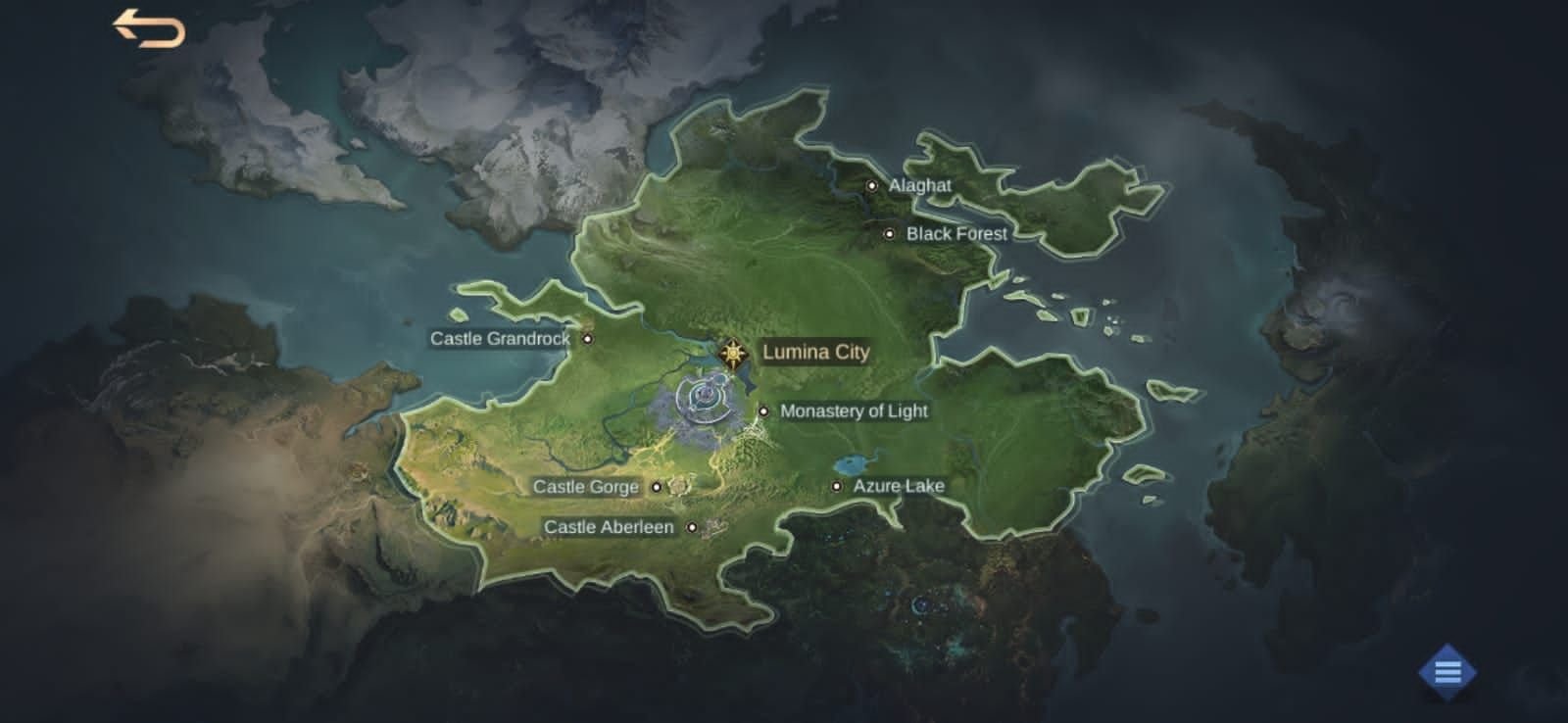This screenshot has width=1568, height=723.
Task: Select the Monastery of Light text label
Action: coord(854,411)
